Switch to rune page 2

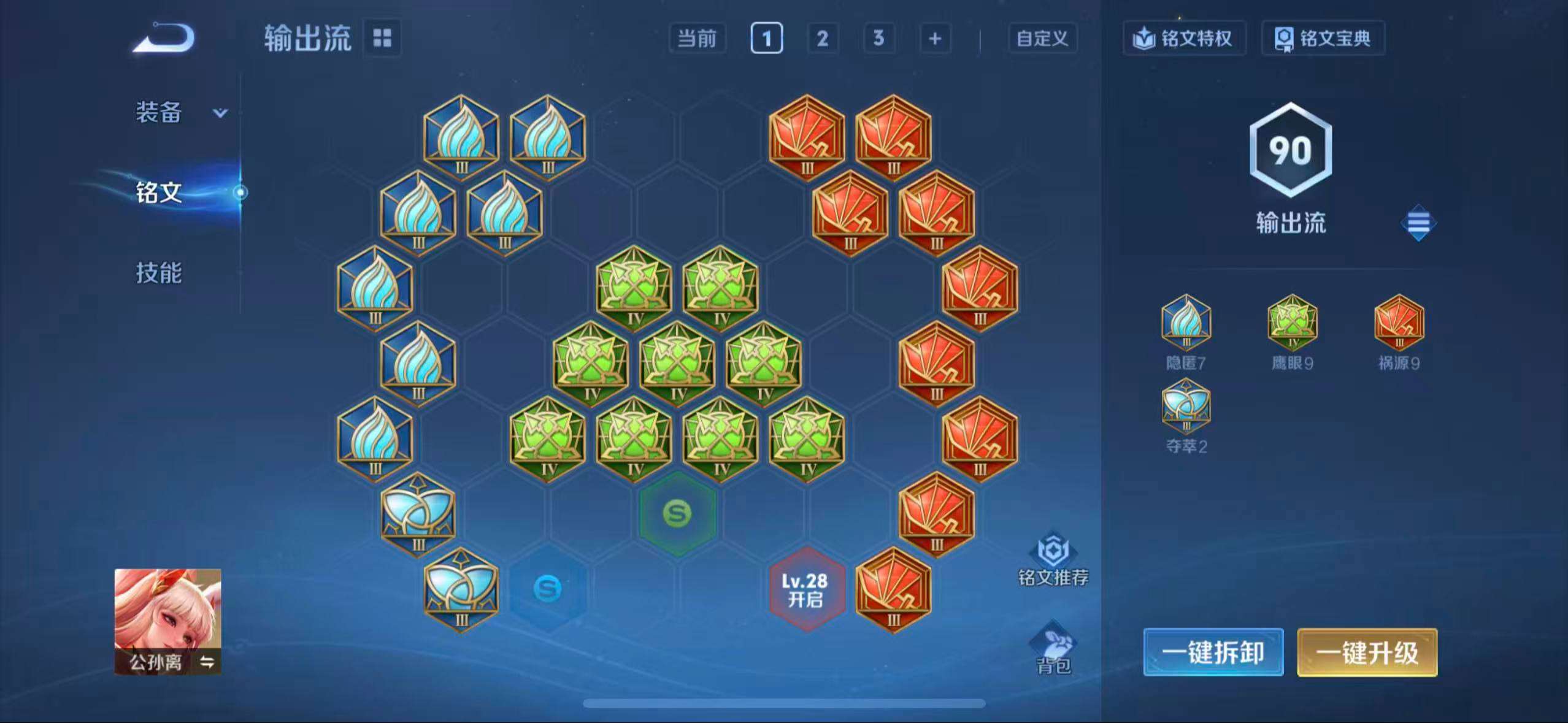(822, 38)
